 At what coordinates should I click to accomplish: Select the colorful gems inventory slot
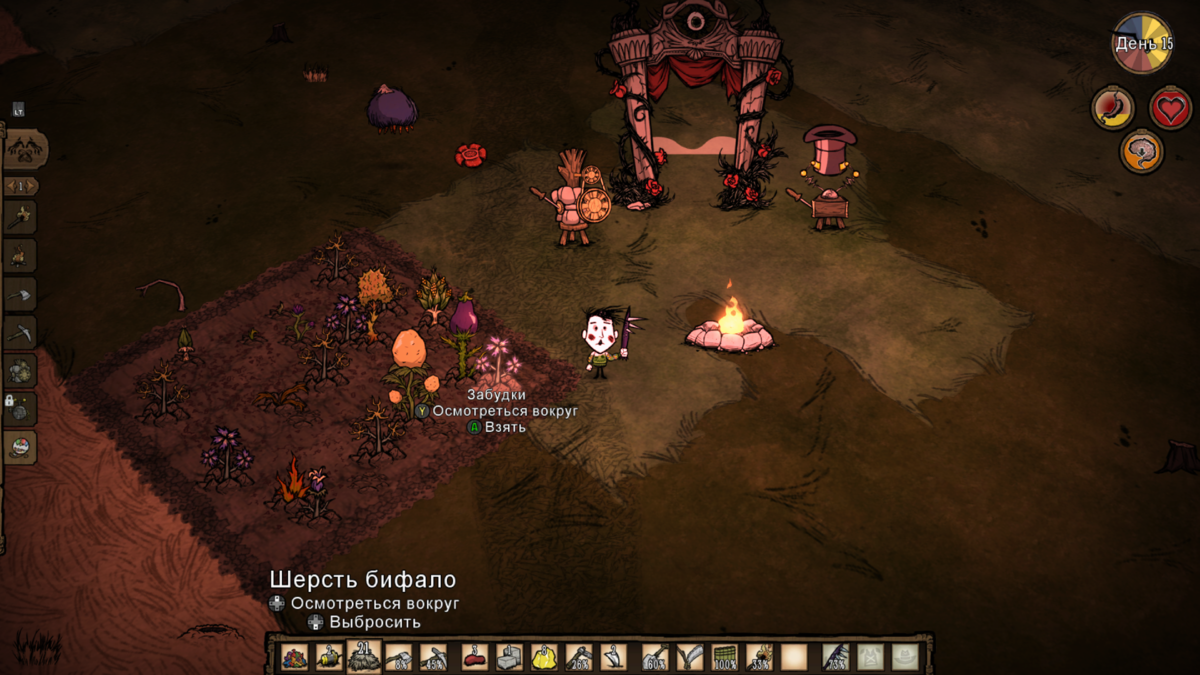294,657
